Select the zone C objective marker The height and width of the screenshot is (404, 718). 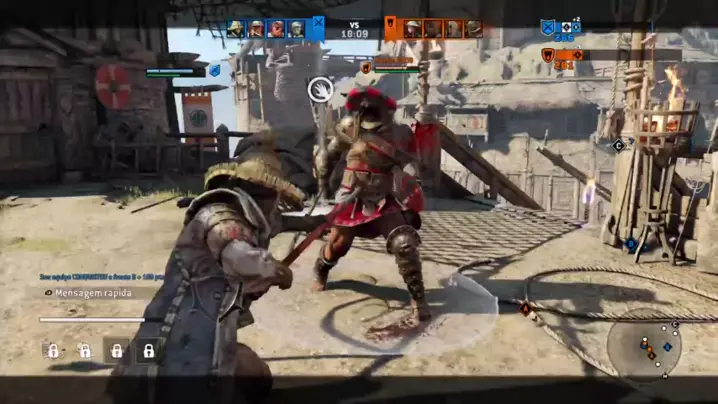click(618, 145)
